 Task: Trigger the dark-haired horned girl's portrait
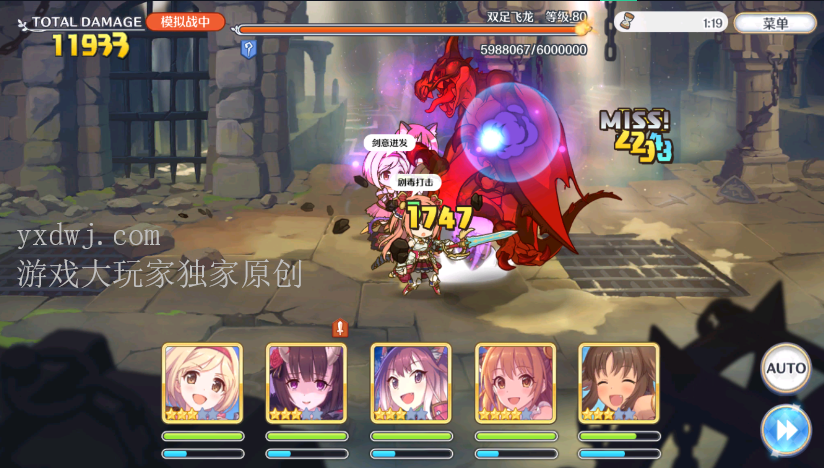pos(306,383)
